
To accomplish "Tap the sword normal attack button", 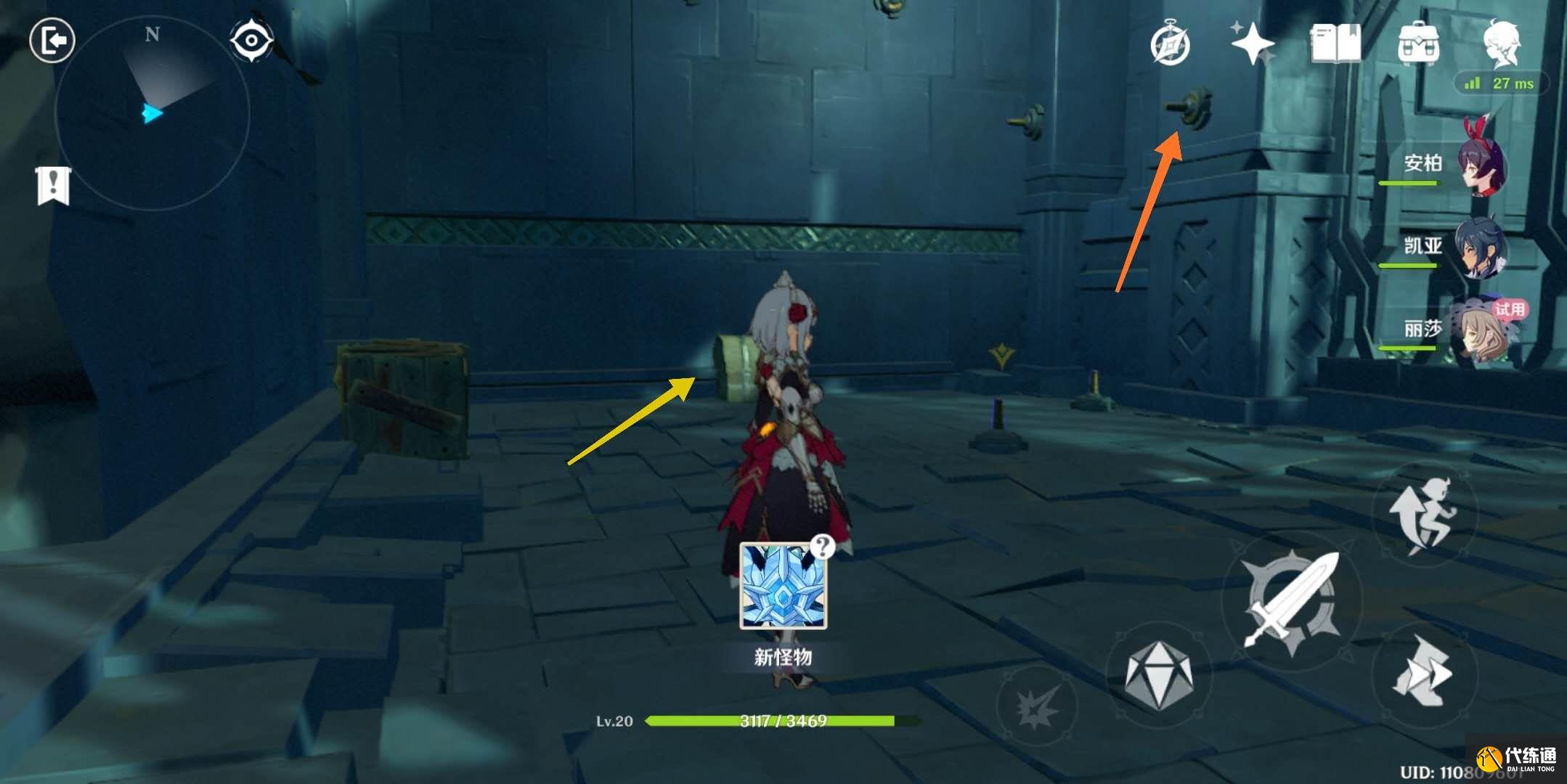I will [1291, 600].
